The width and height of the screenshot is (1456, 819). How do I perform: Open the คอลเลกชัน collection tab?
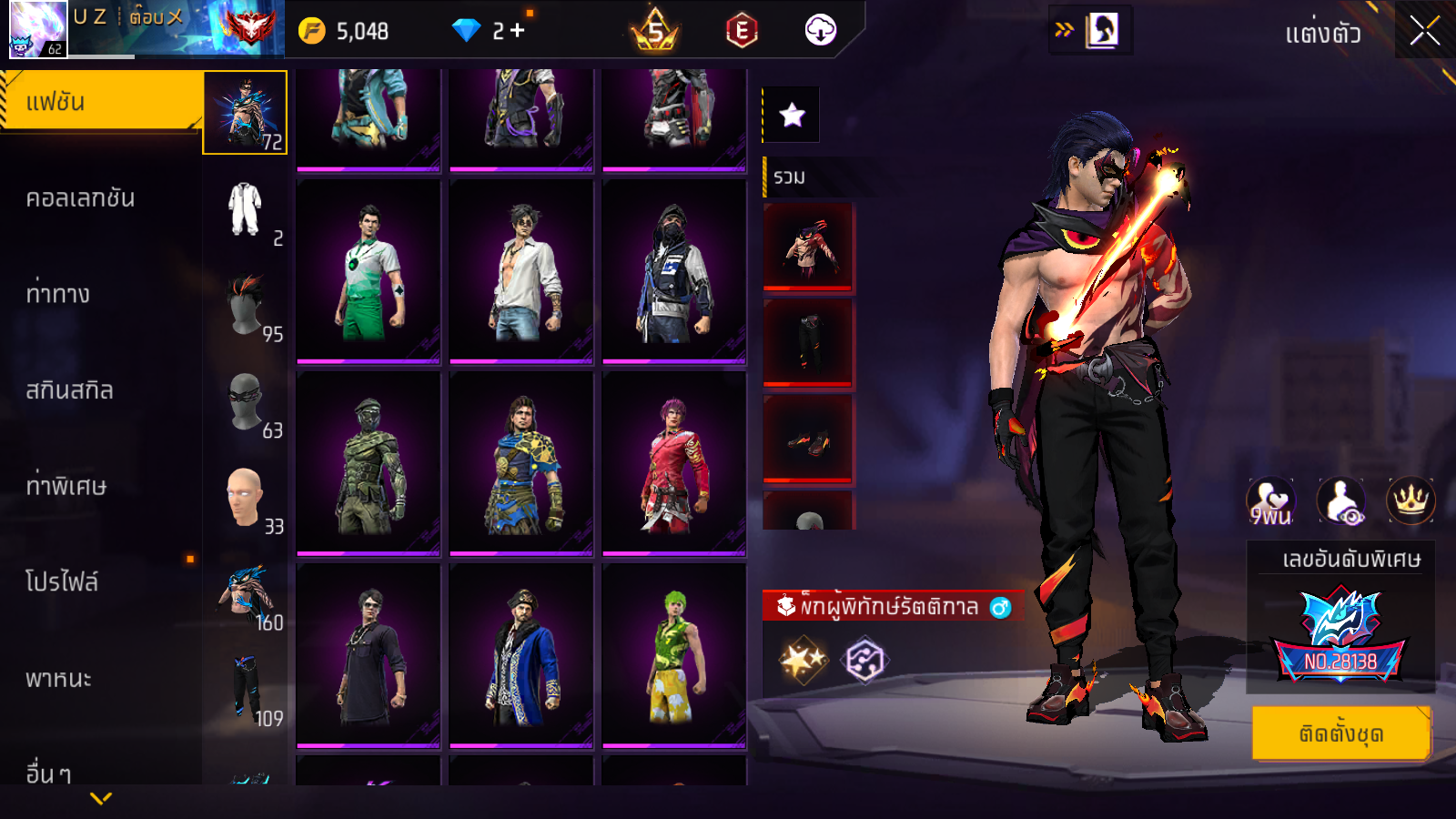[80, 198]
